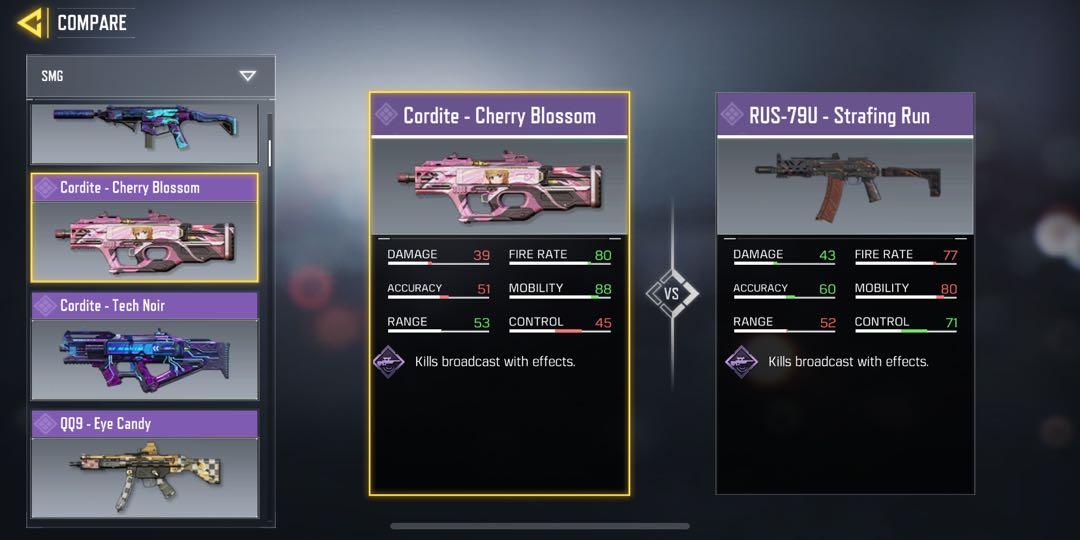Go back using the yellow arrow
Screen dimensions: 1080x540
30,22
